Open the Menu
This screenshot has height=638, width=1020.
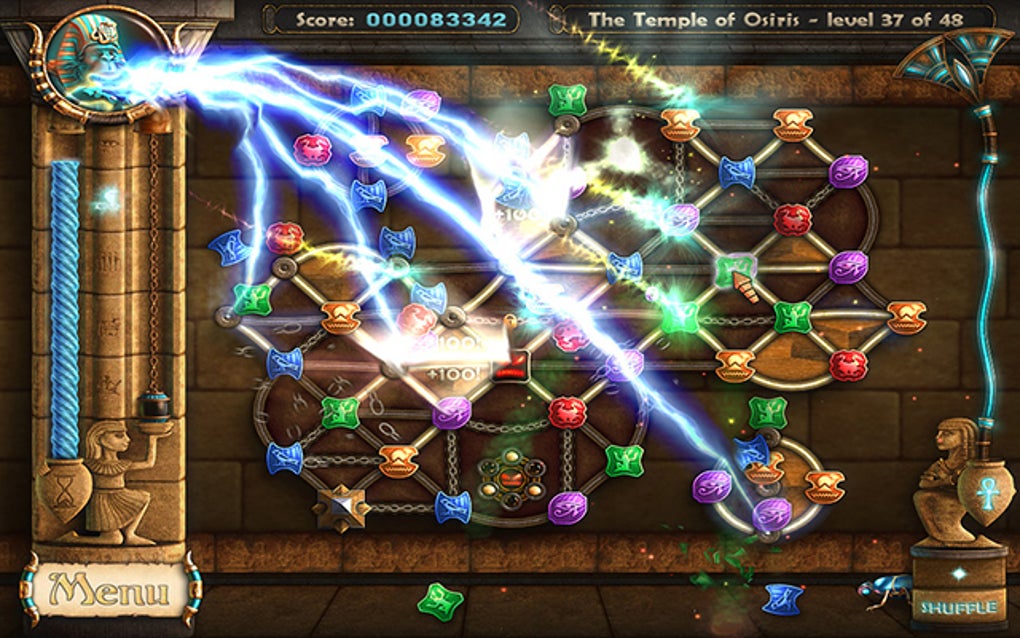(110, 590)
